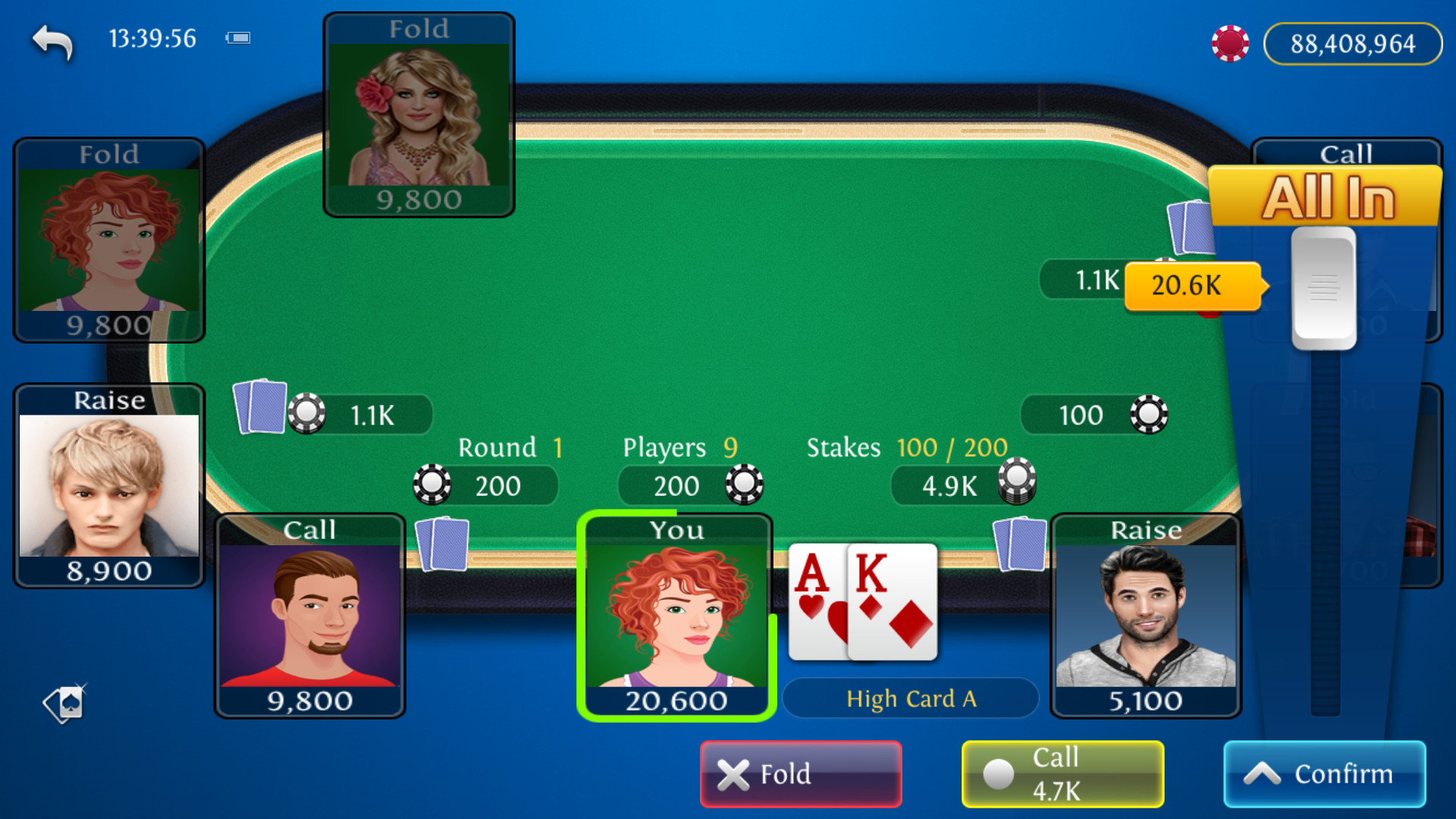
Task: Click the Raise player with 5,100 chips
Action: (x=1146, y=614)
